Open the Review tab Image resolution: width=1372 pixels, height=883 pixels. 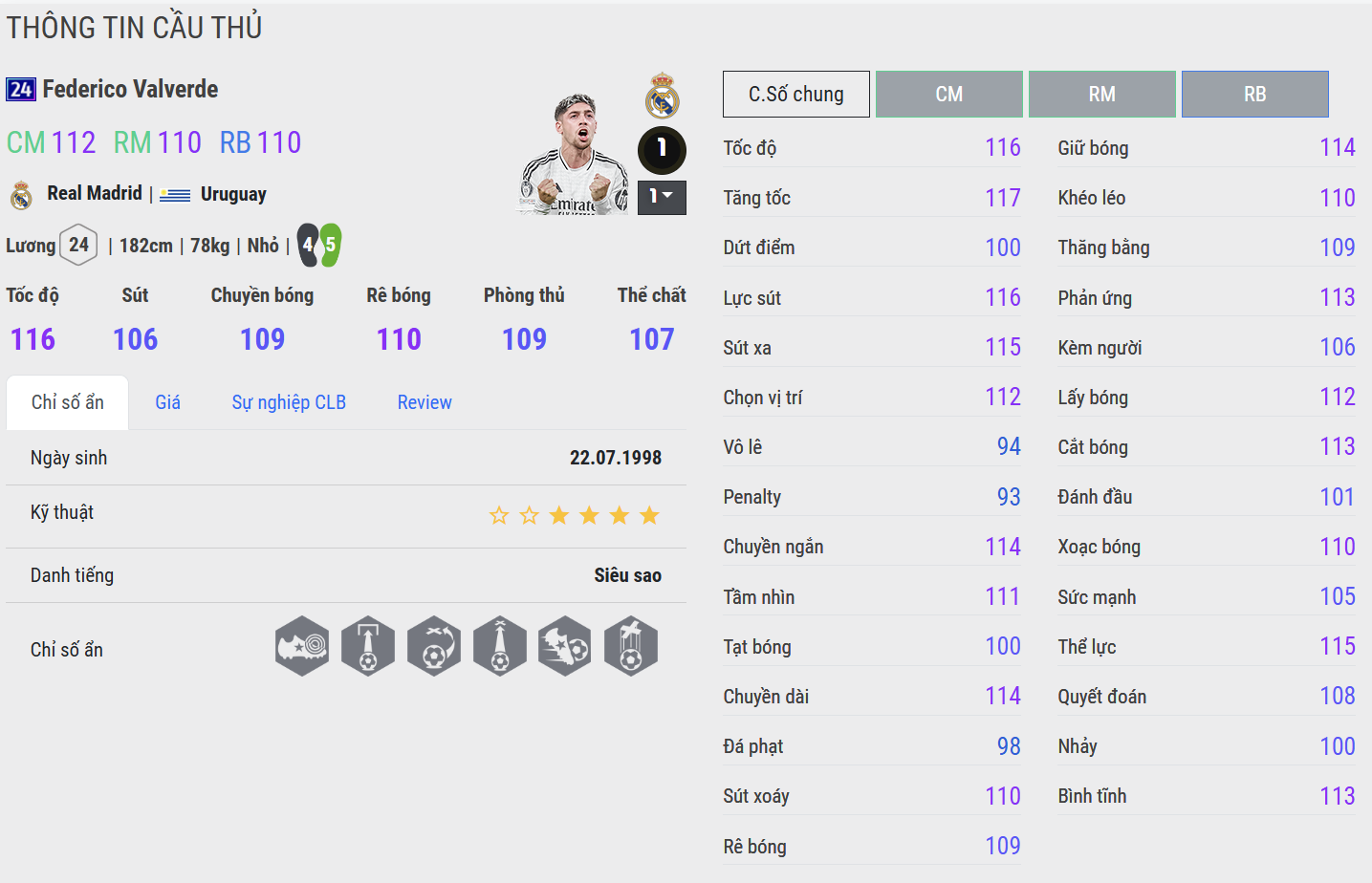coord(425,402)
